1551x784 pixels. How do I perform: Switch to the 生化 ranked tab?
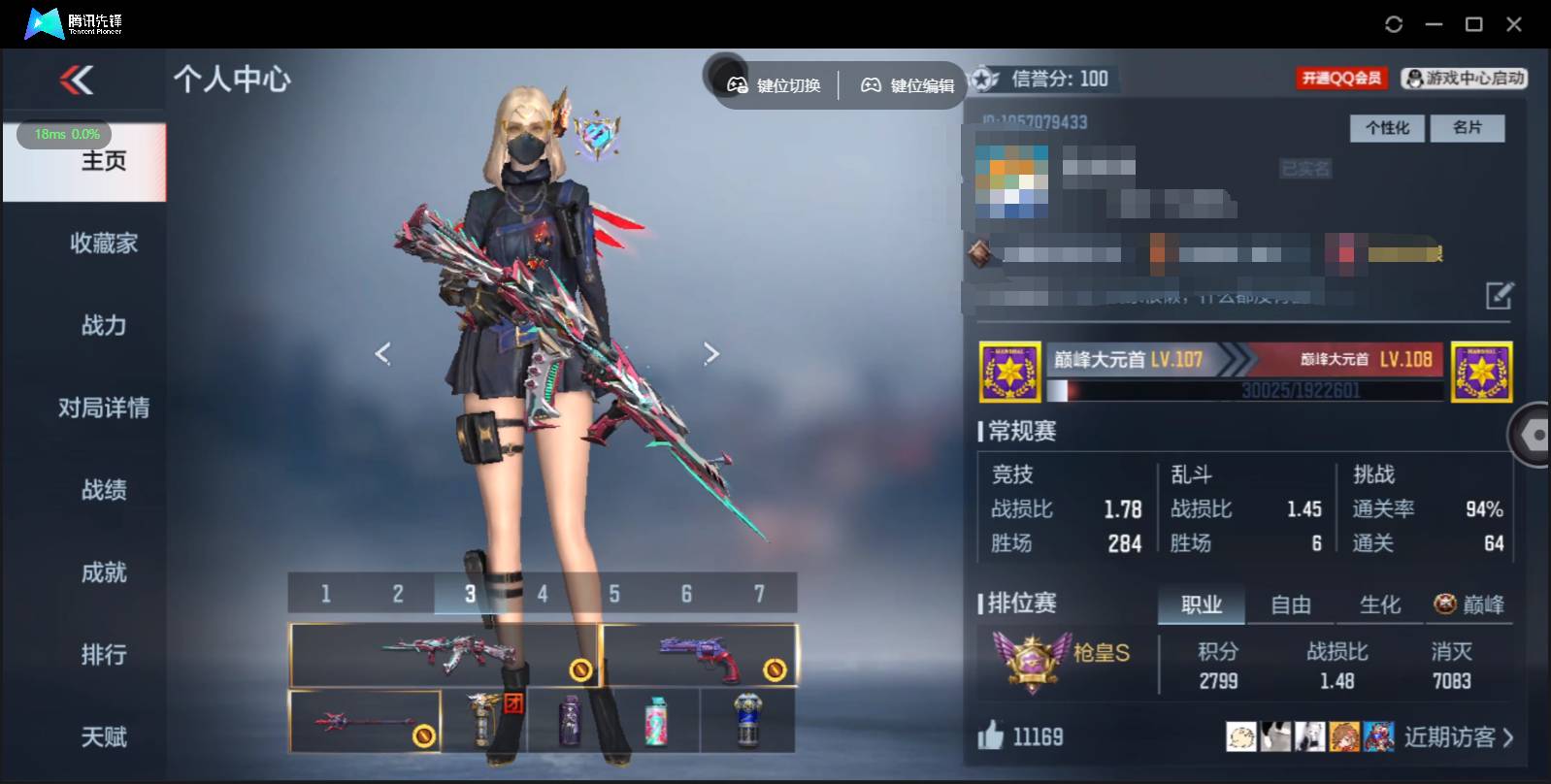tap(1379, 604)
